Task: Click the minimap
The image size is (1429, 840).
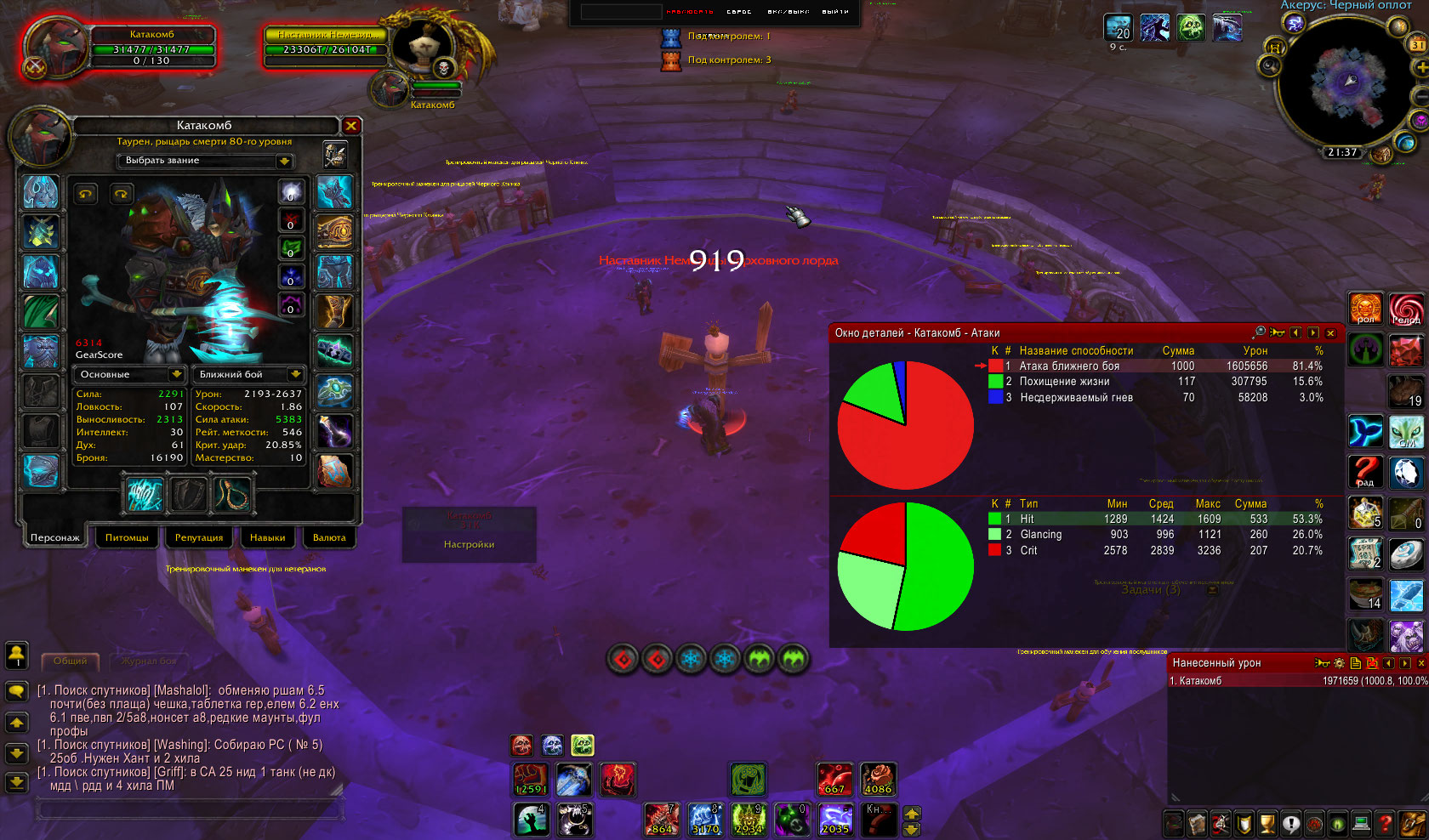Action: (1349, 84)
